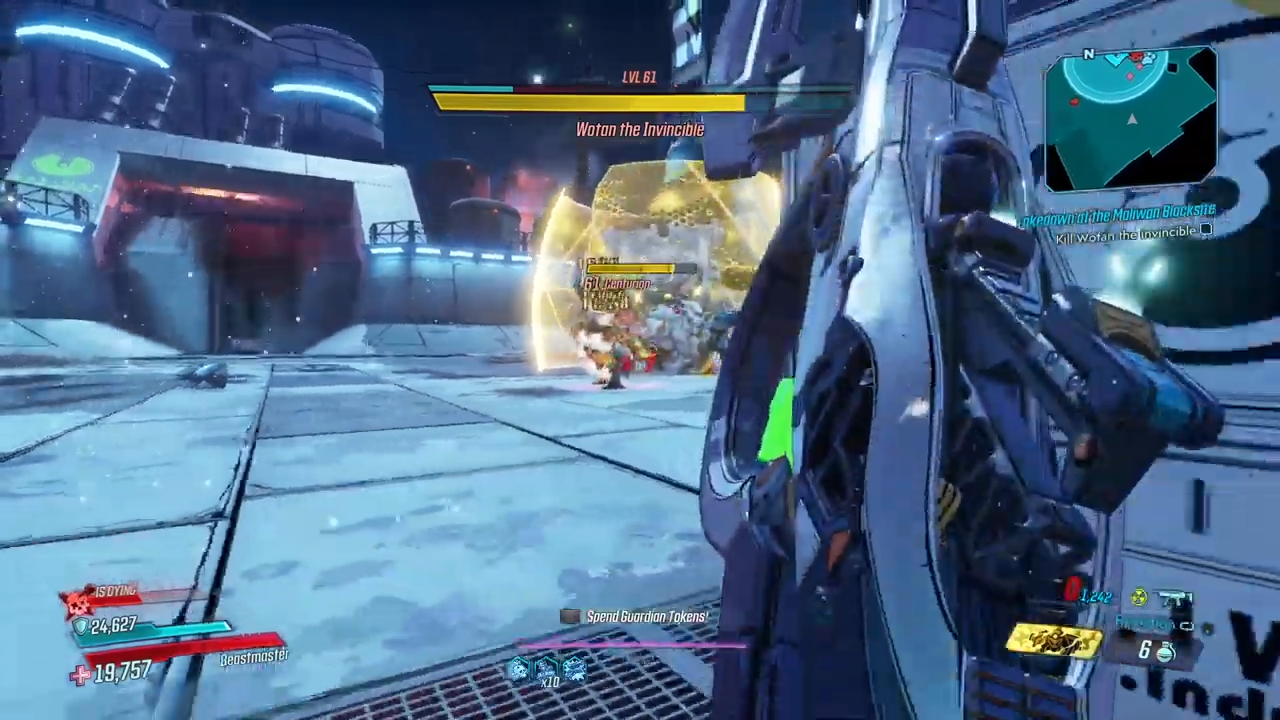Toggle the first Guardian token badge above x10
The width and height of the screenshot is (1280, 720).
(518, 668)
